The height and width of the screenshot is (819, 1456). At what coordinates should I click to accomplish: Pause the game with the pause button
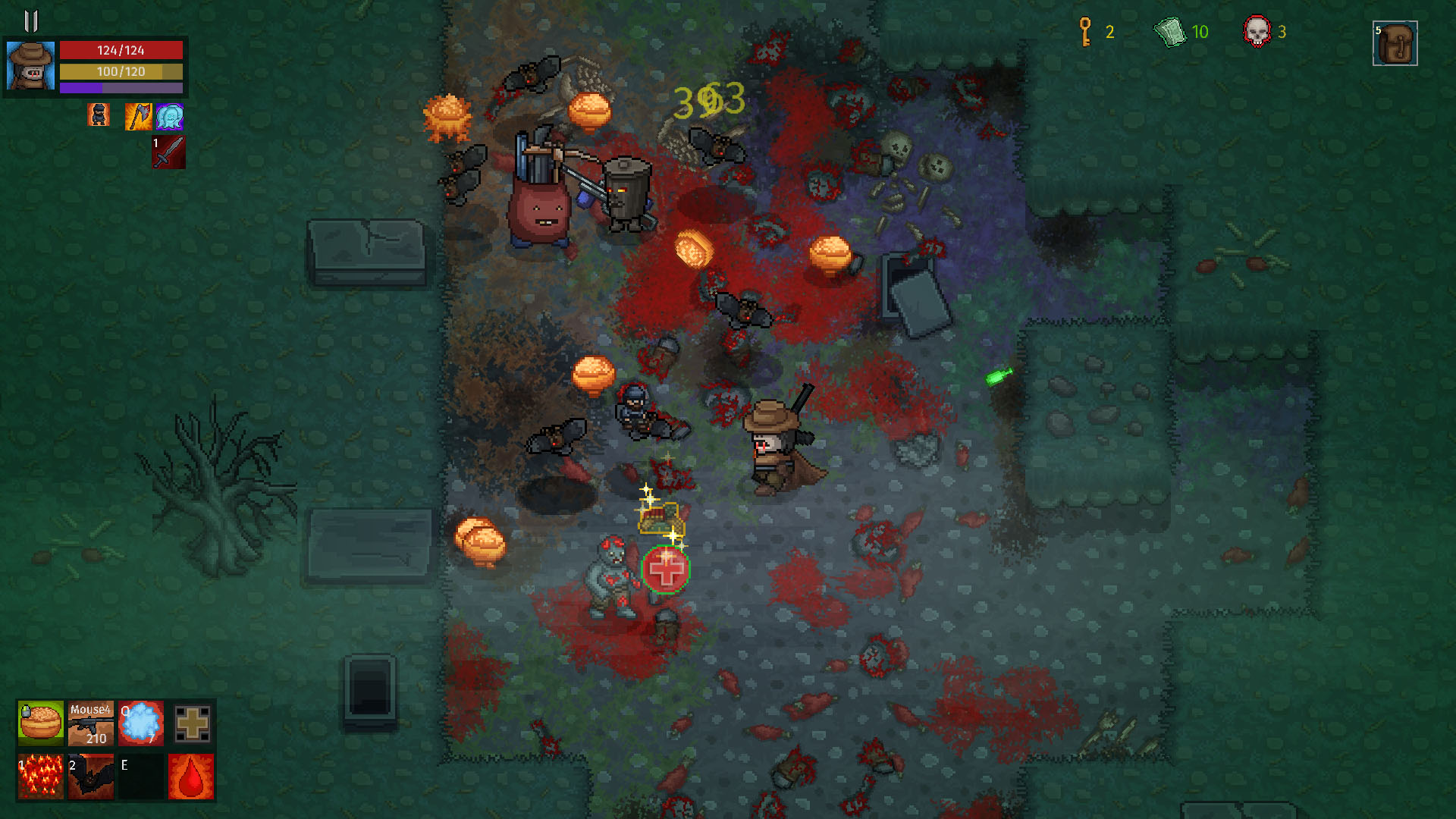tap(31, 20)
